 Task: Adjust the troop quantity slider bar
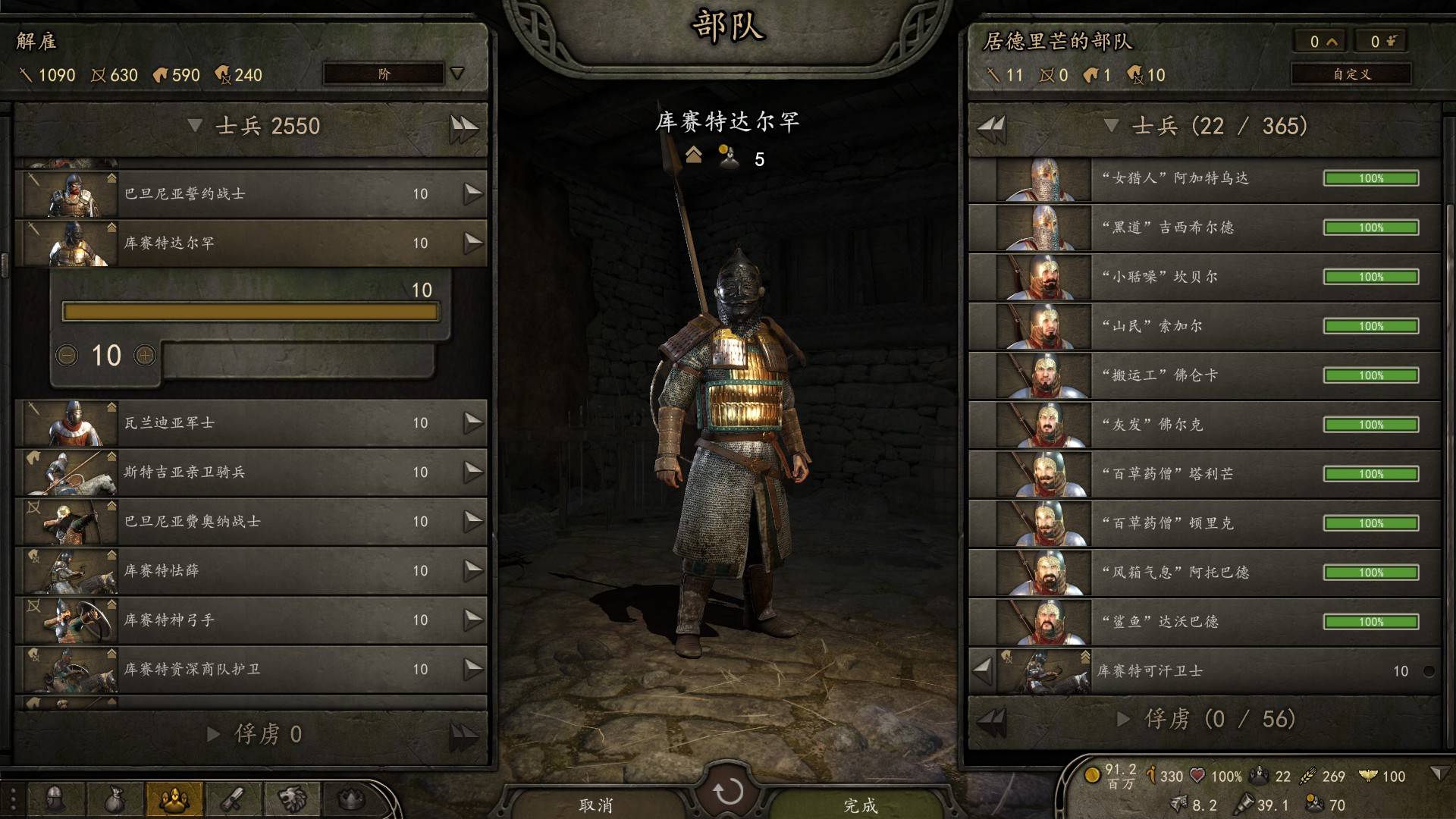pos(250,312)
